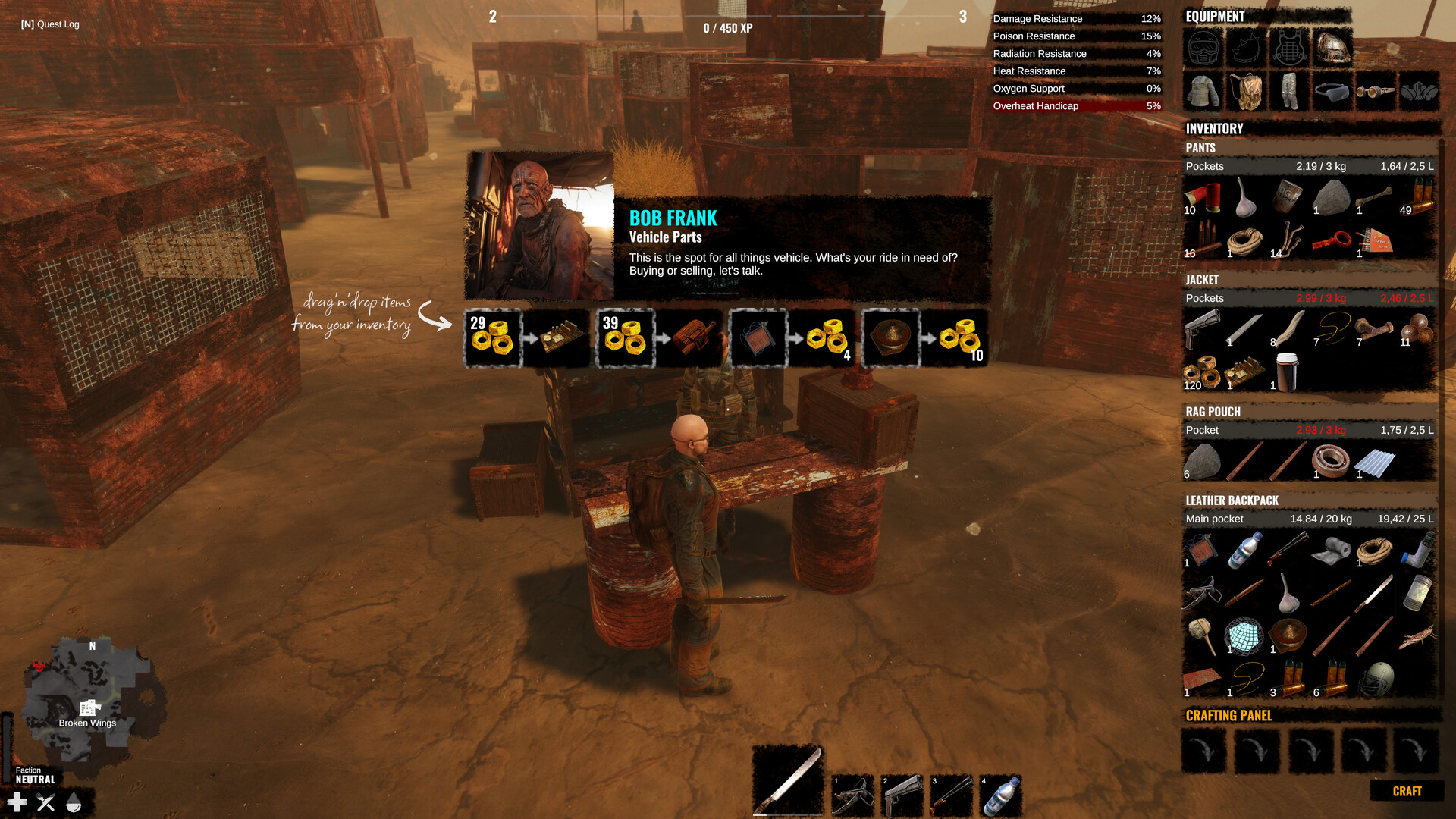Click the INVENTORY panel header
Image resolution: width=1456 pixels, height=819 pixels.
1214,128
